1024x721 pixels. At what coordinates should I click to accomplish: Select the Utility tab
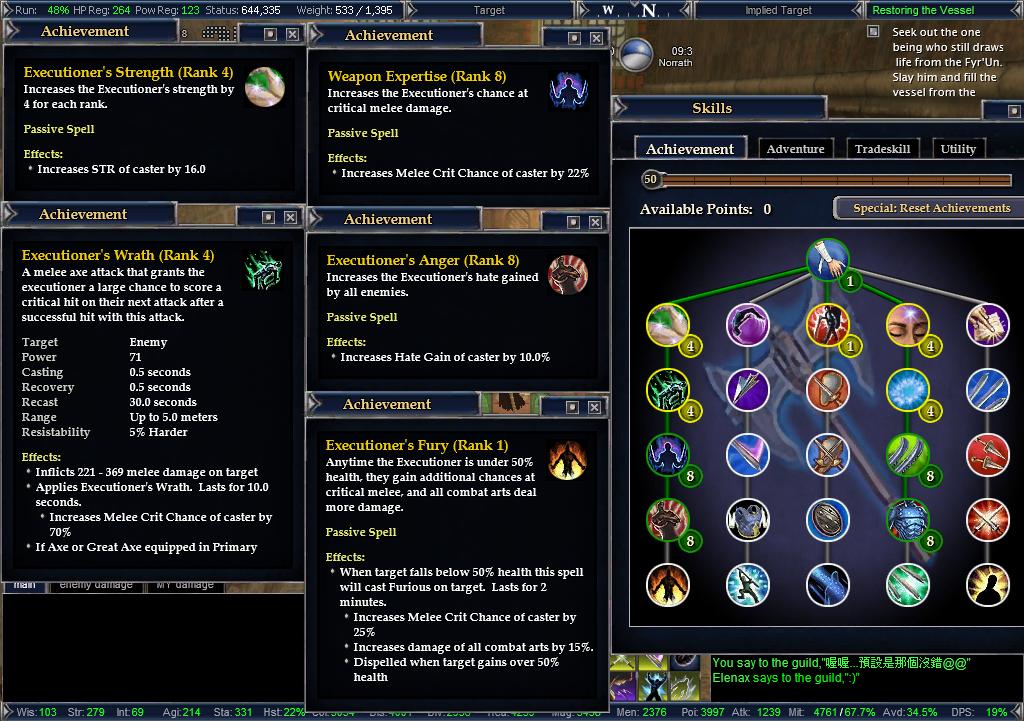(x=958, y=149)
